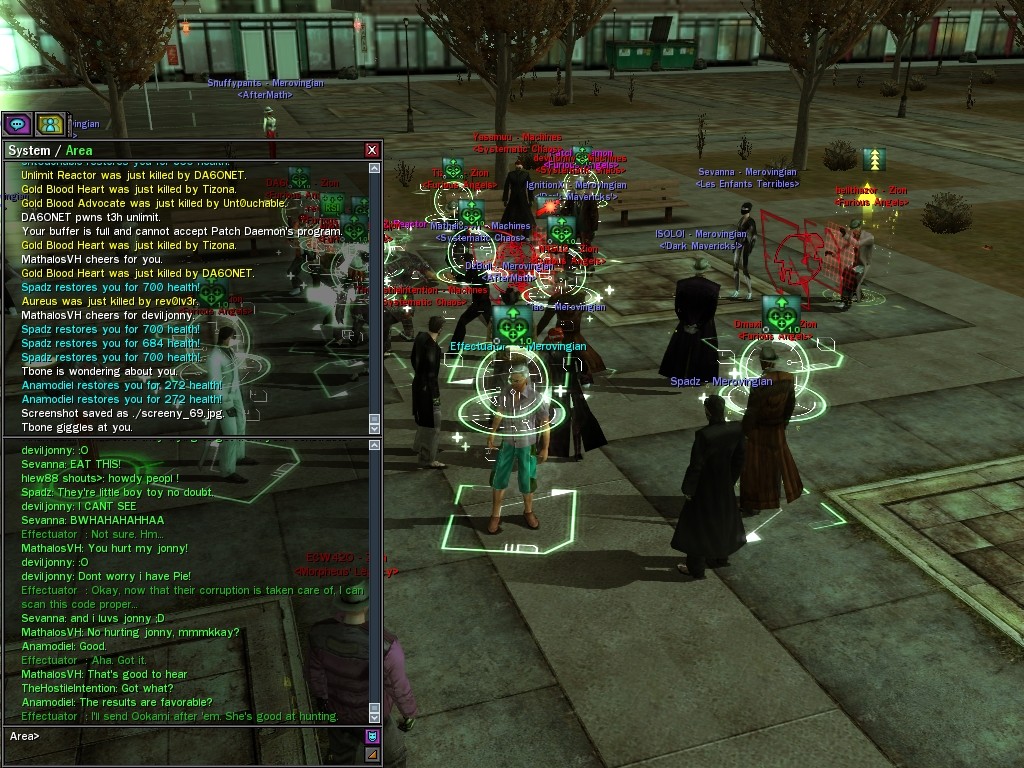
Task: Close the System / Area chat window
Action: point(372,150)
